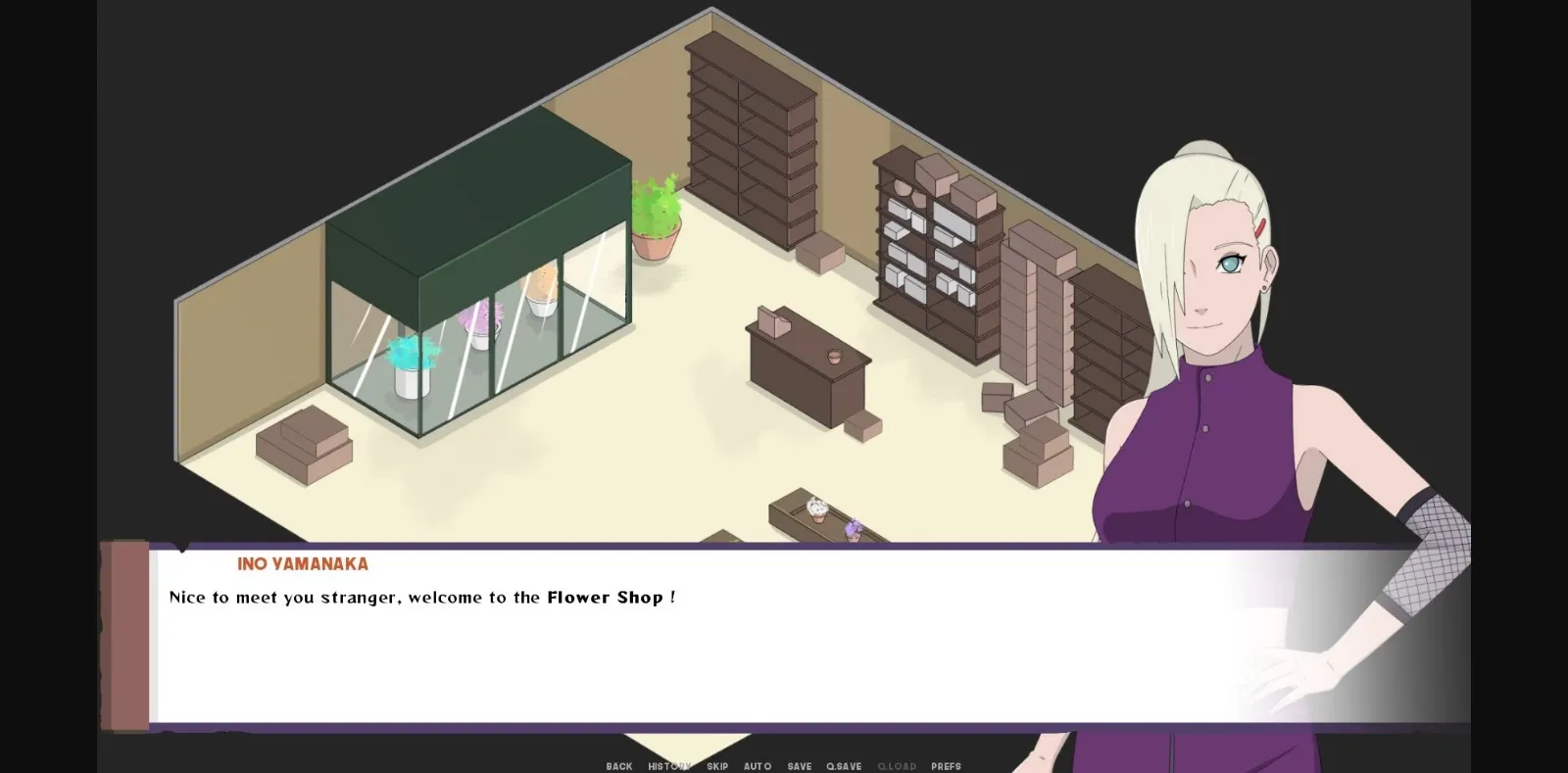This screenshot has width=1568, height=773.
Task: Enable AUTO text advance
Action: [x=757, y=766]
